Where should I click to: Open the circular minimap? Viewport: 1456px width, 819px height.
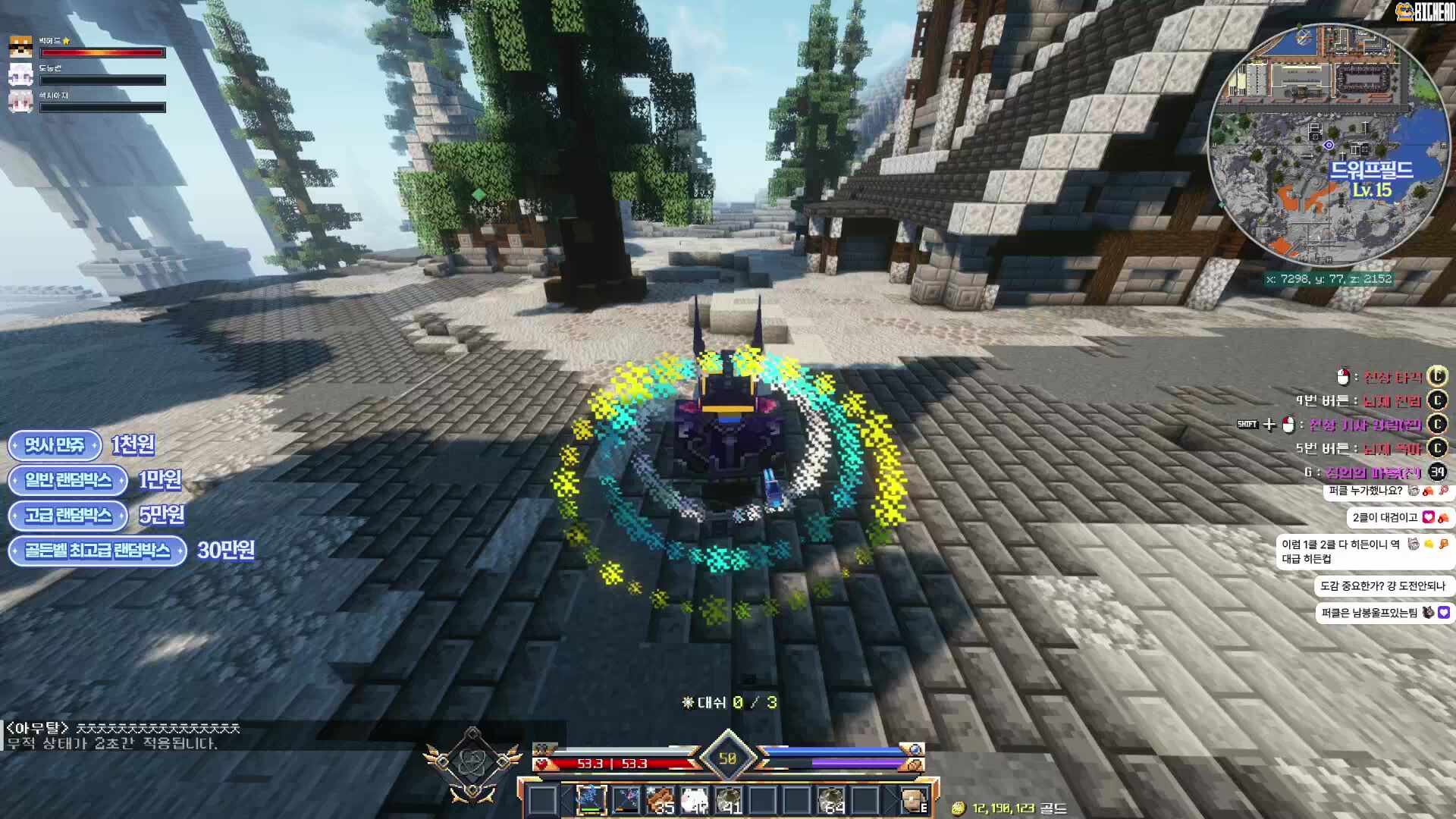(x=1328, y=144)
